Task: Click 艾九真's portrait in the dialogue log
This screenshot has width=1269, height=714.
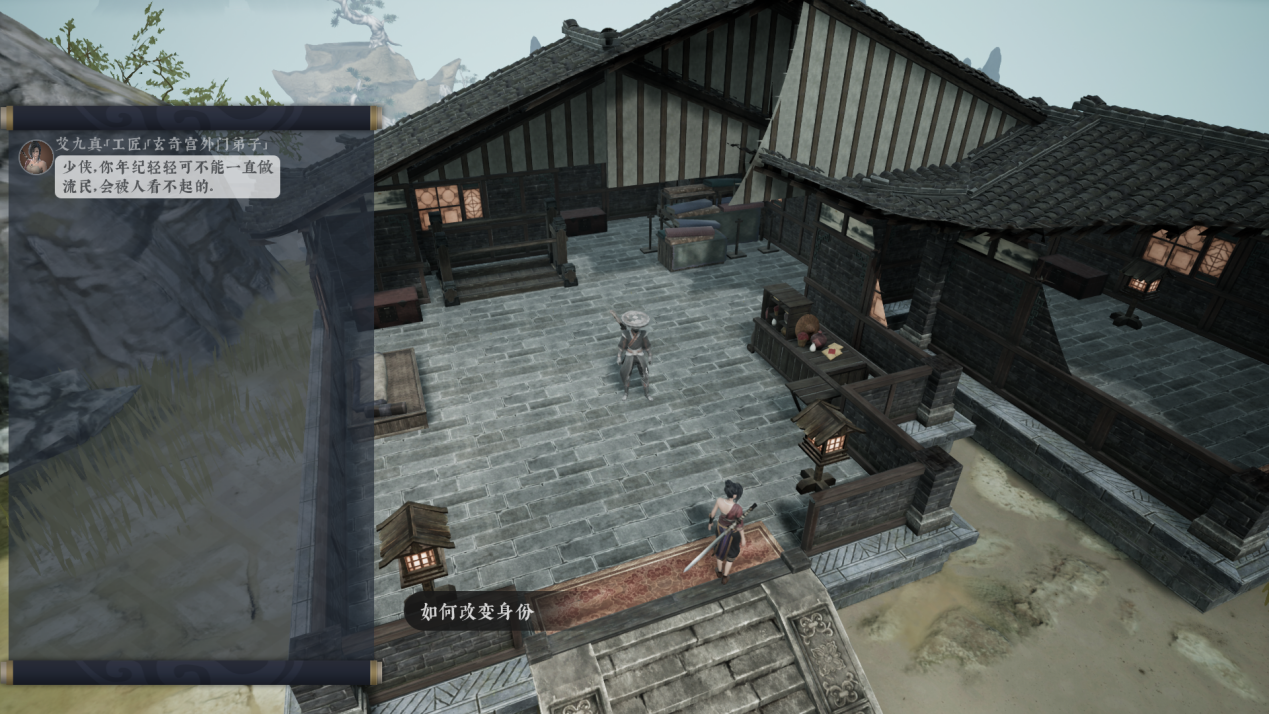Action: point(36,157)
